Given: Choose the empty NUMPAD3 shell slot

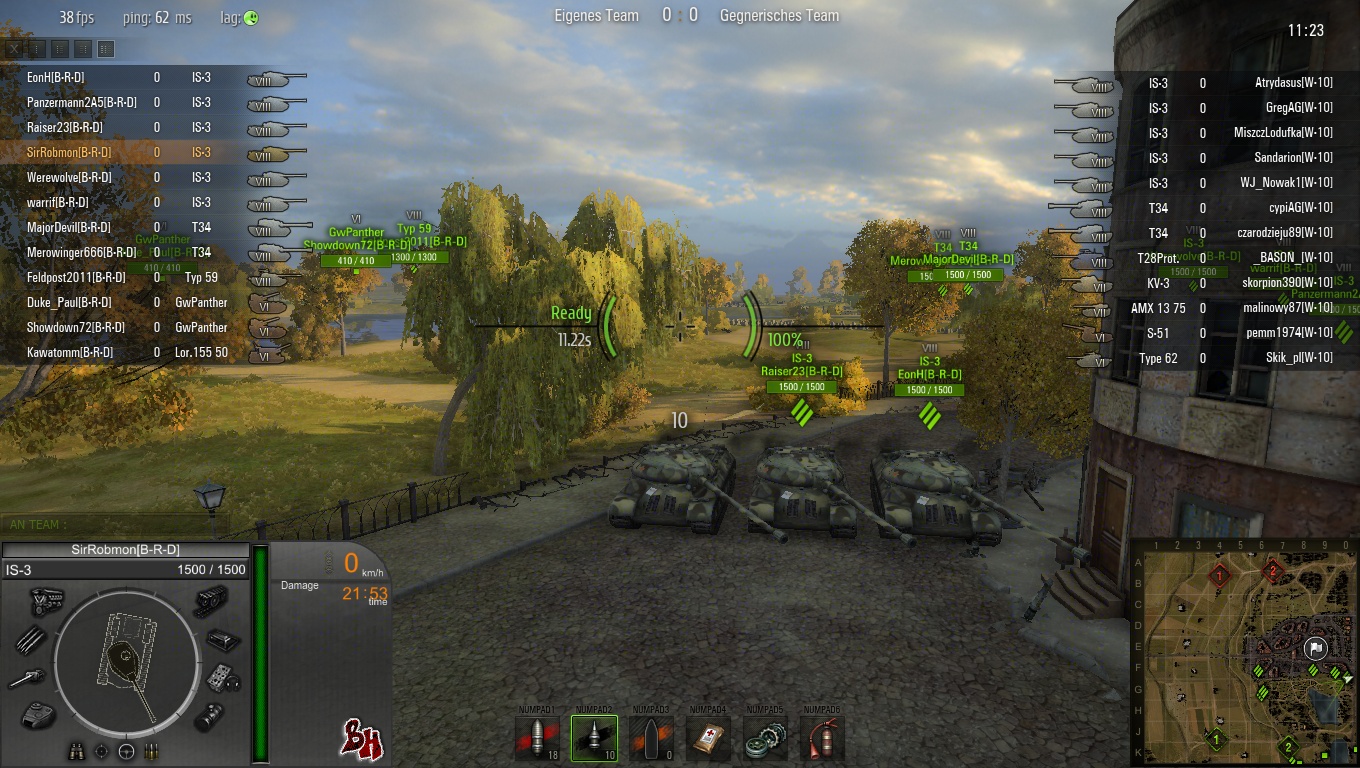Looking at the screenshot, I should tap(651, 739).
